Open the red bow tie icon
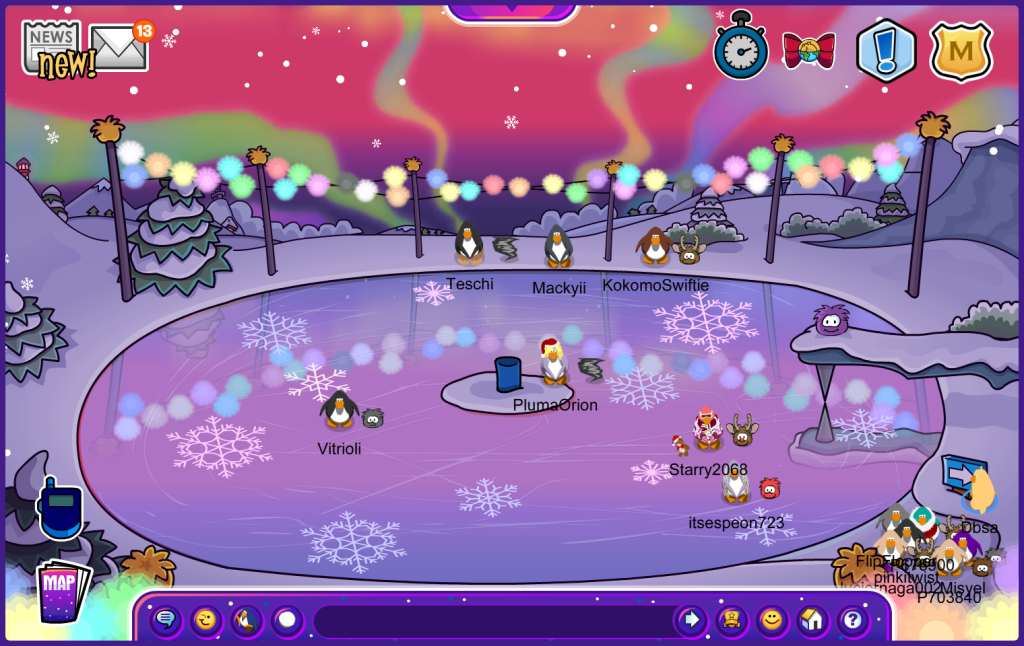The image size is (1024, 646). tap(808, 50)
